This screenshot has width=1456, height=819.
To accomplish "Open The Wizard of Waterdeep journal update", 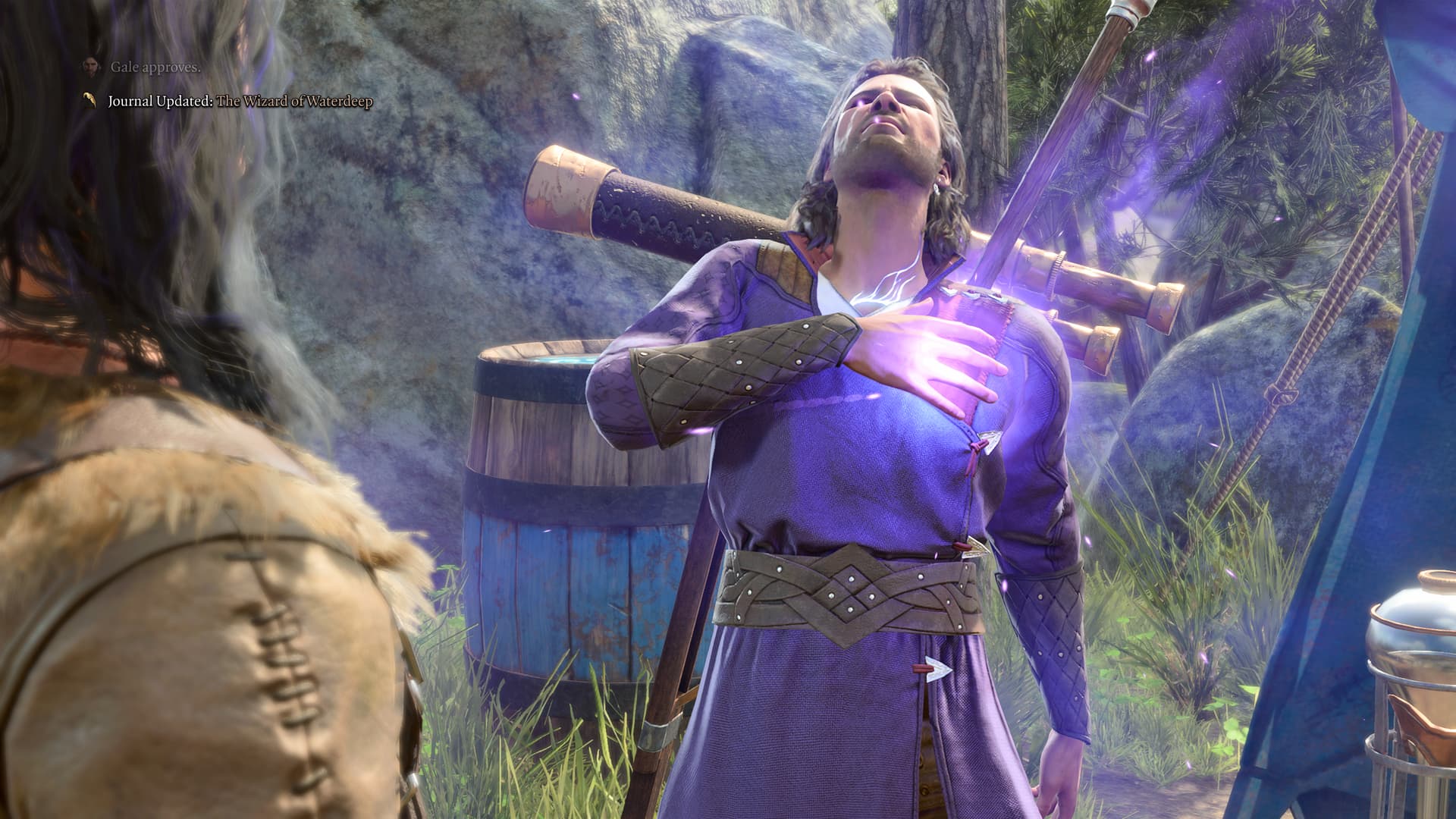I will click(x=294, y=102).
